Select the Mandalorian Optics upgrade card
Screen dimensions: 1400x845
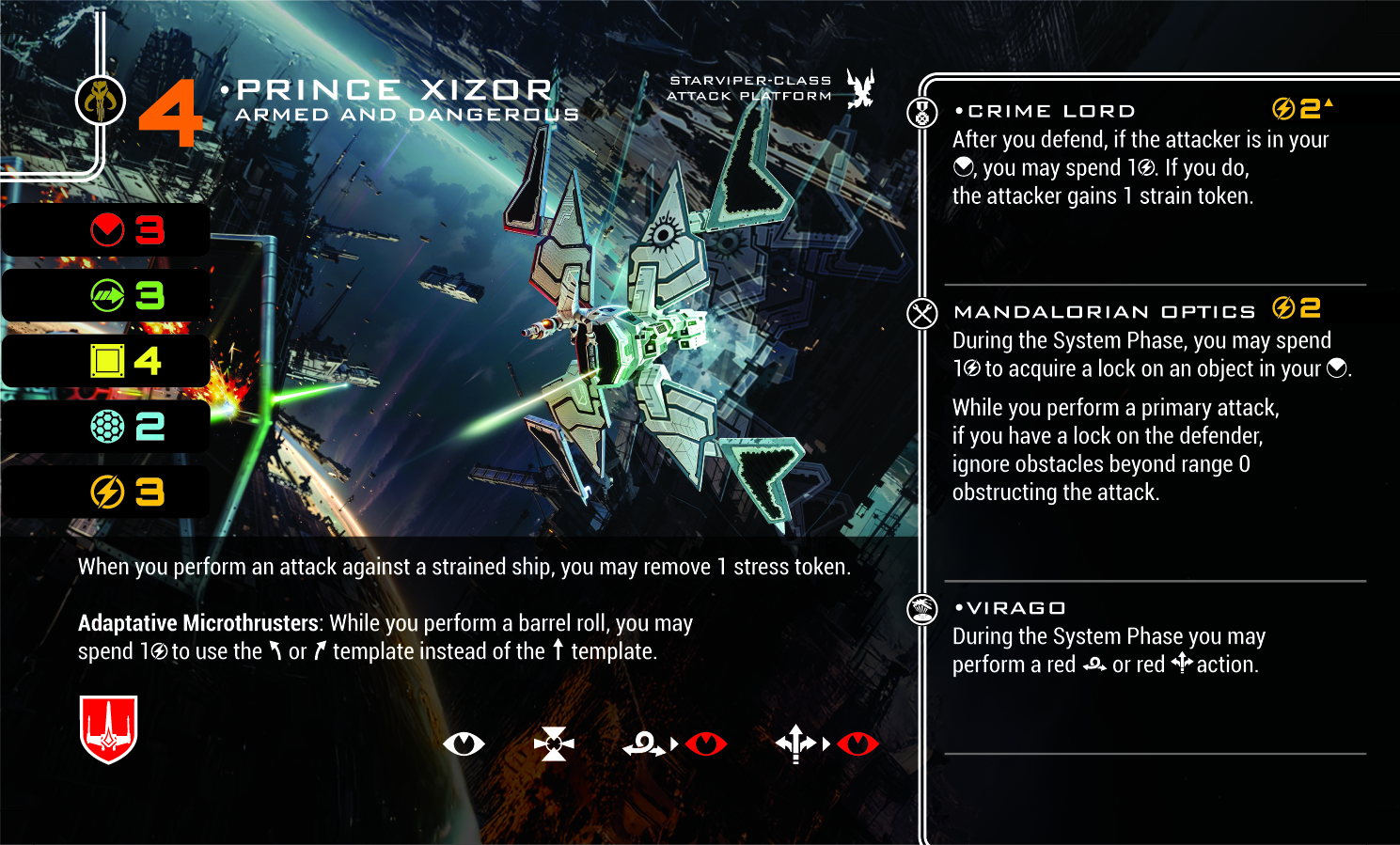(x=1105, y=312)
